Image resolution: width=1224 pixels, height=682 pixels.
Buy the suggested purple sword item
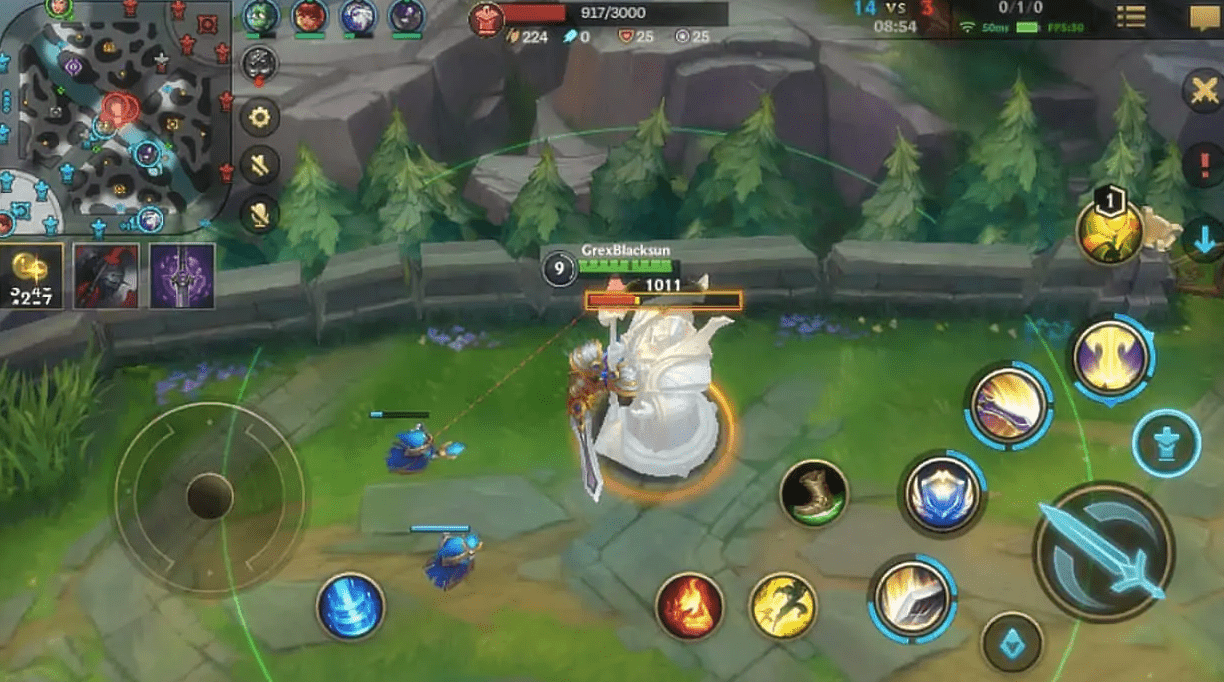click(x=182, y=275)
